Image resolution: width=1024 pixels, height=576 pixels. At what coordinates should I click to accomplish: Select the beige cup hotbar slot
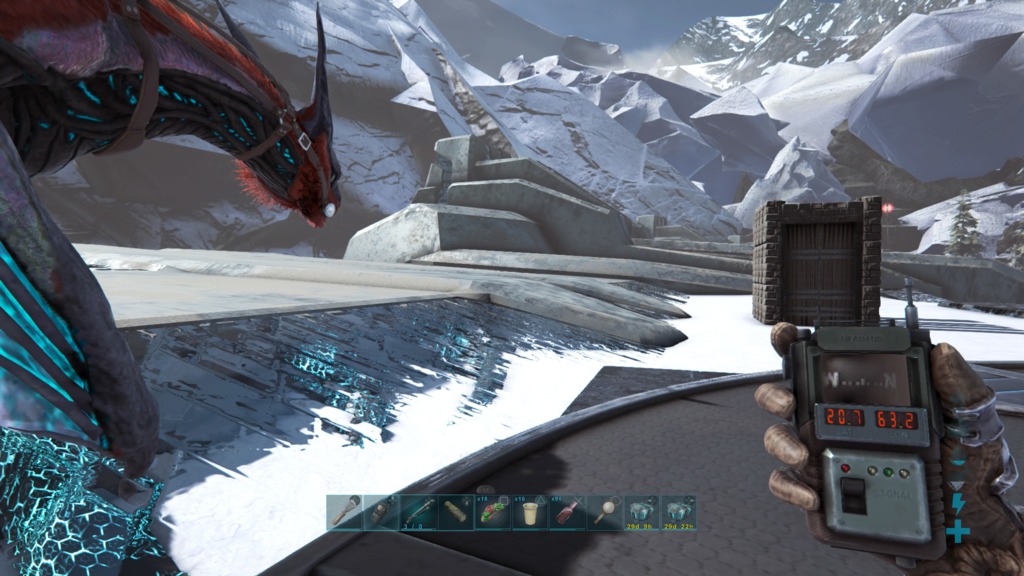pyautogui.click(x=529, y=512)
